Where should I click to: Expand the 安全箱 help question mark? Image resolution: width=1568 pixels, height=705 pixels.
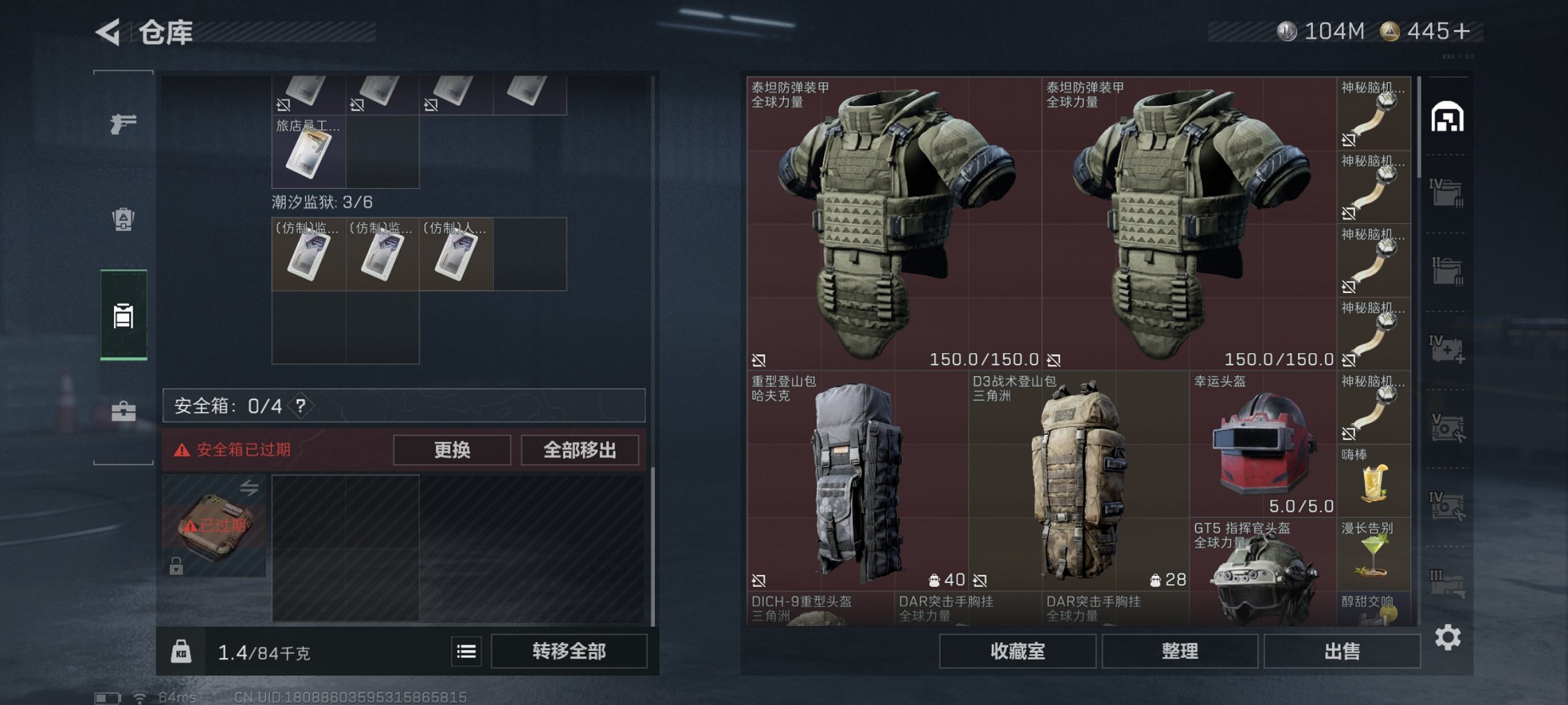pyautogui.click(x=300, y=406)
